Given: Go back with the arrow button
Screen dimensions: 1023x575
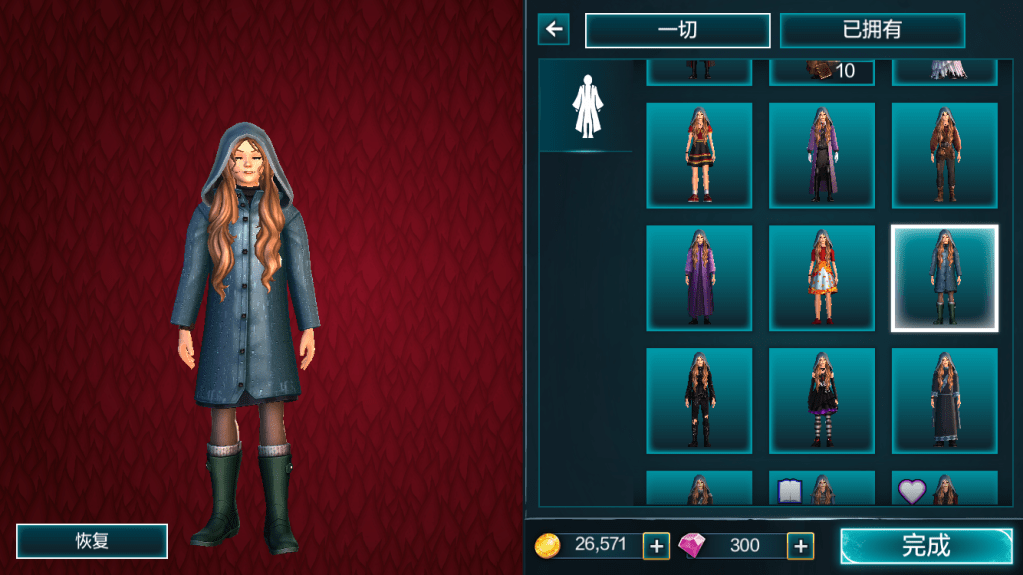Looking at the screenshot, I should [x=553, y=29].
